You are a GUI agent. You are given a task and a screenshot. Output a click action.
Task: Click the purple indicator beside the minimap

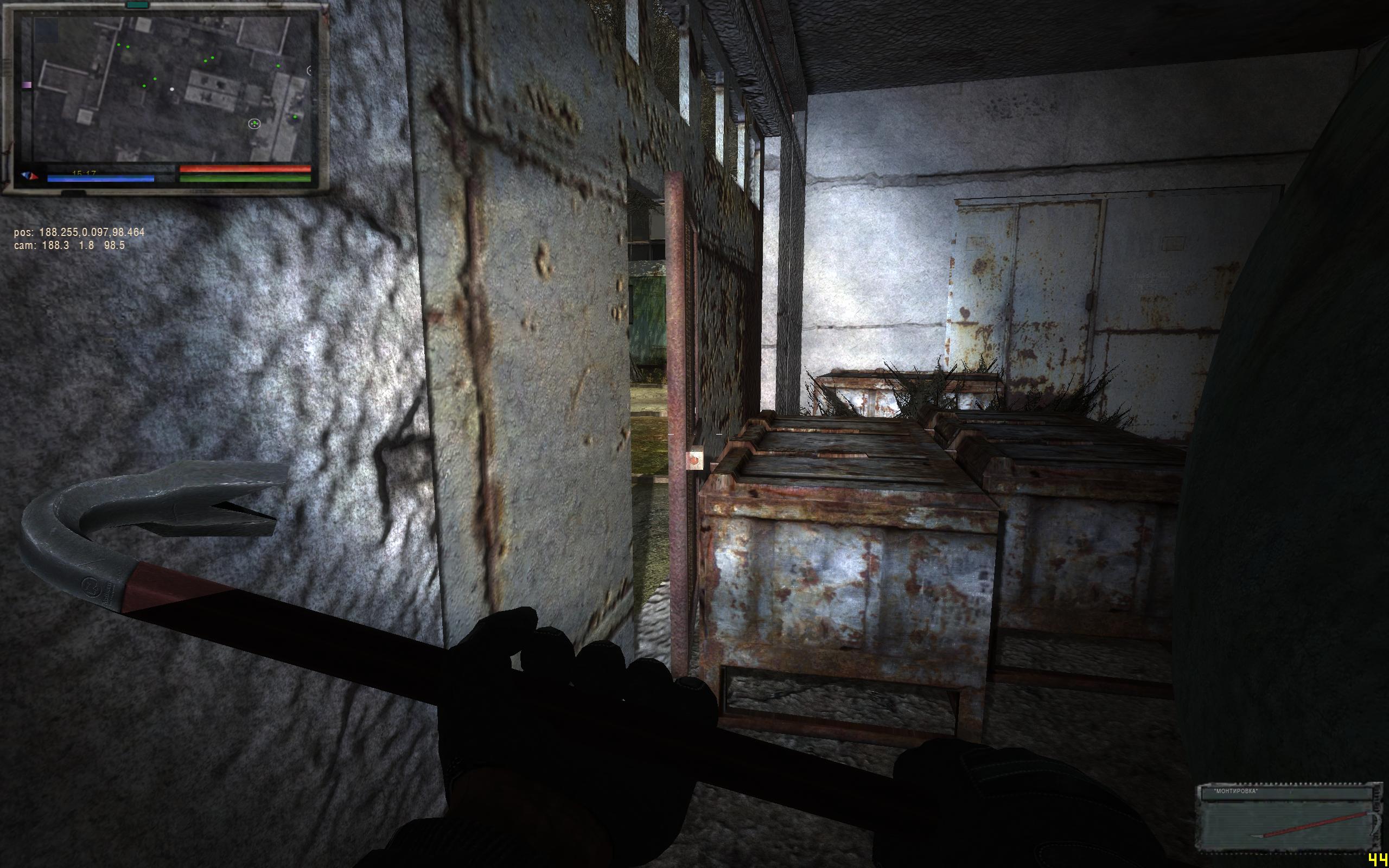click(26, 85)
